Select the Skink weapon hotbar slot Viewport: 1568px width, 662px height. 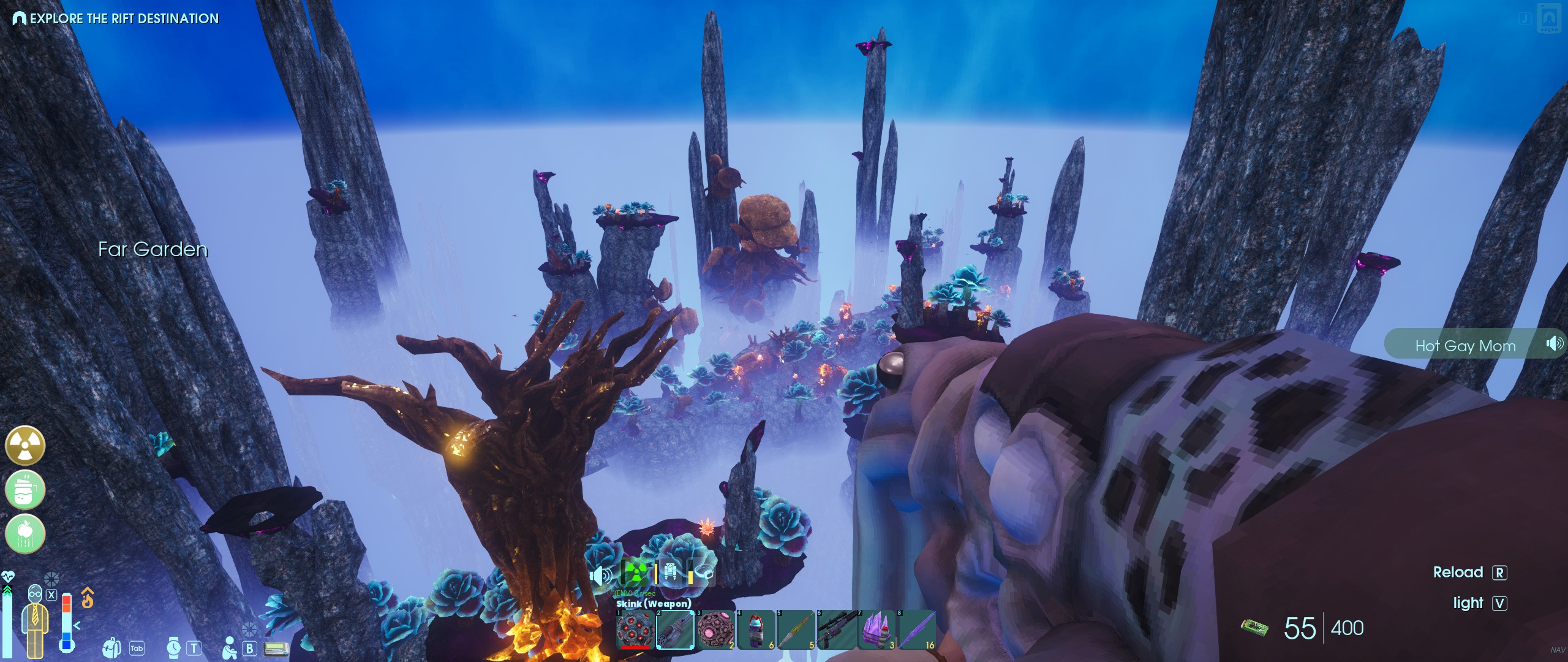(x=675, y=630)
